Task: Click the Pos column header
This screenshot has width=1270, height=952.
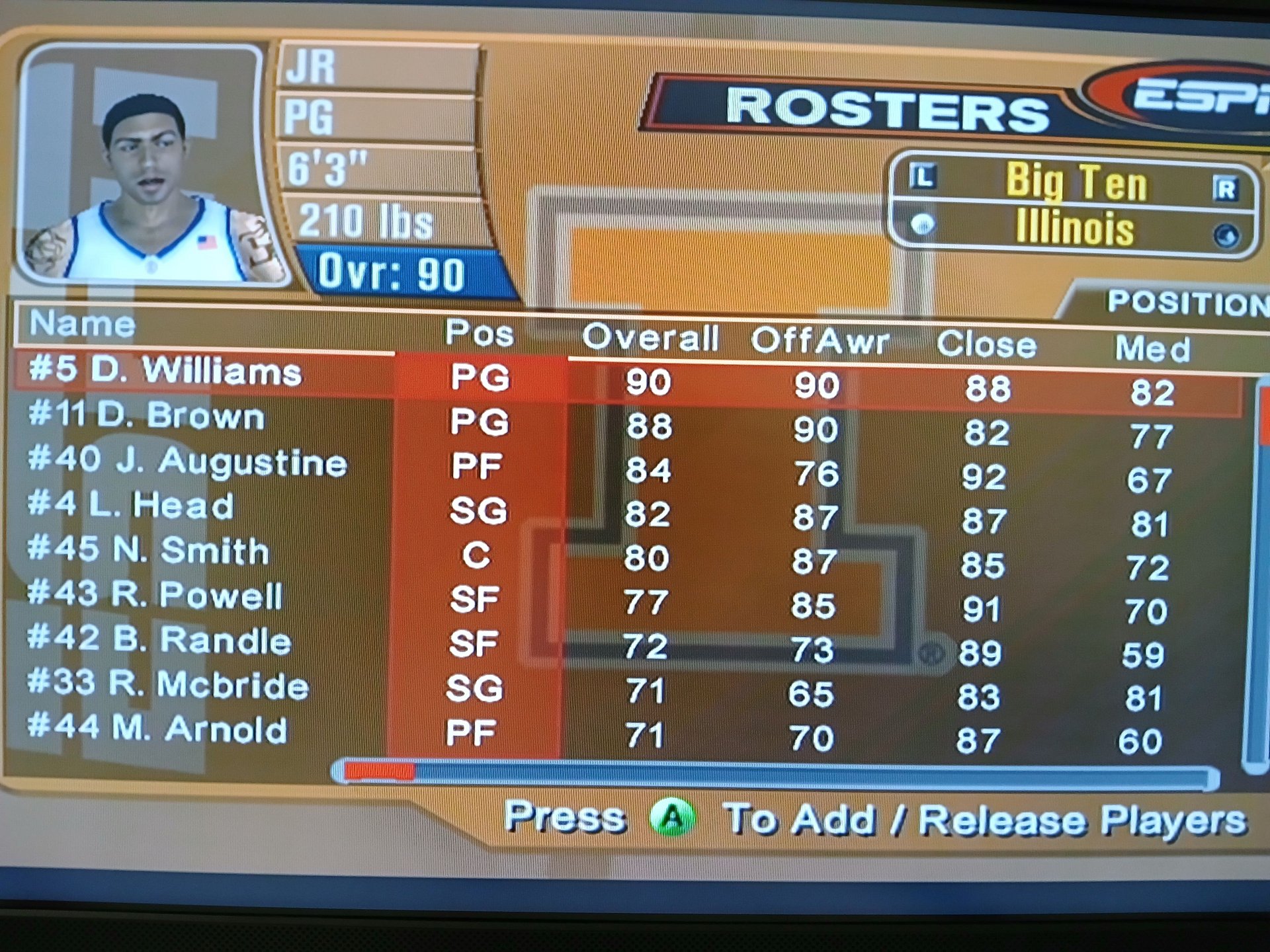Action: (x=479, y=333)
